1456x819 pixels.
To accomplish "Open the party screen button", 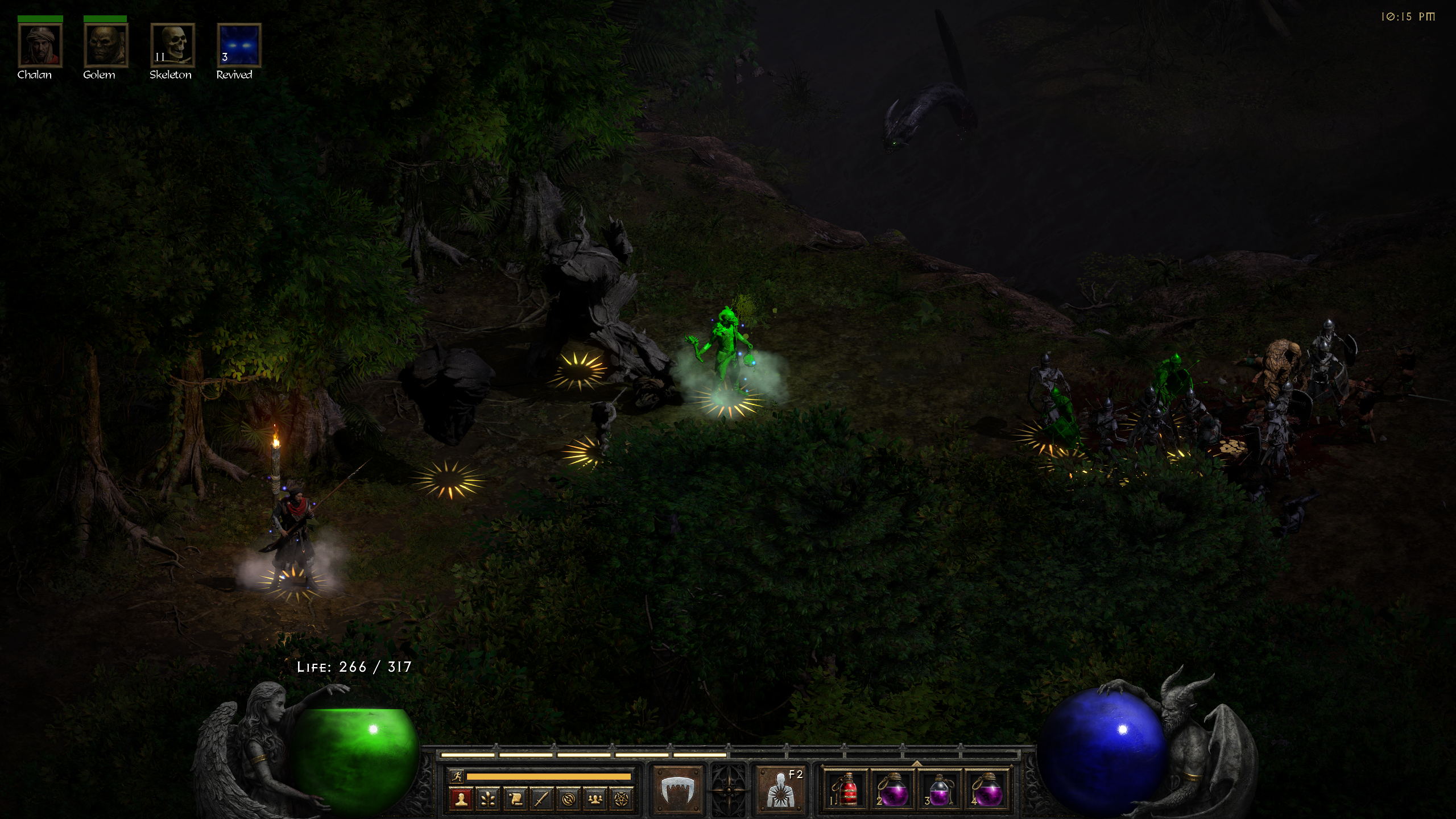I will (x=595, y=799).
